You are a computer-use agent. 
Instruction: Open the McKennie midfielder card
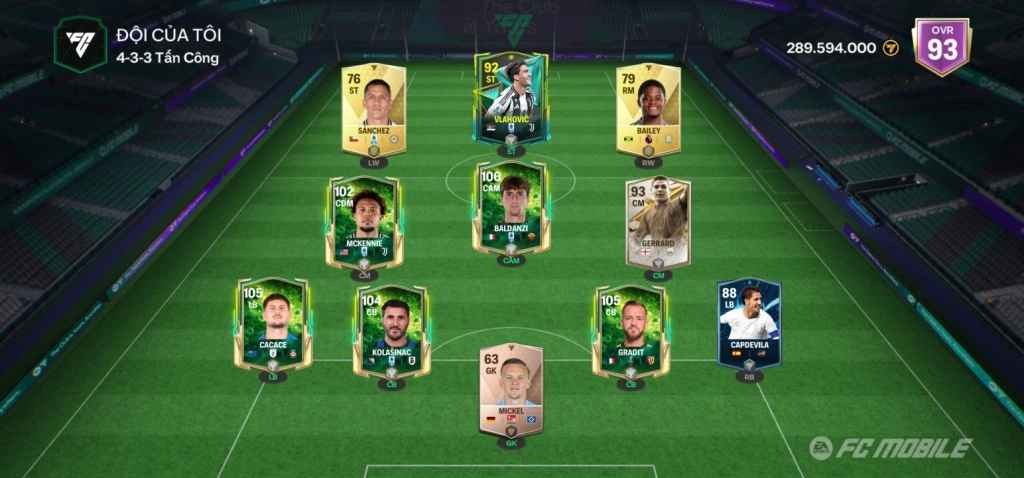364,222
